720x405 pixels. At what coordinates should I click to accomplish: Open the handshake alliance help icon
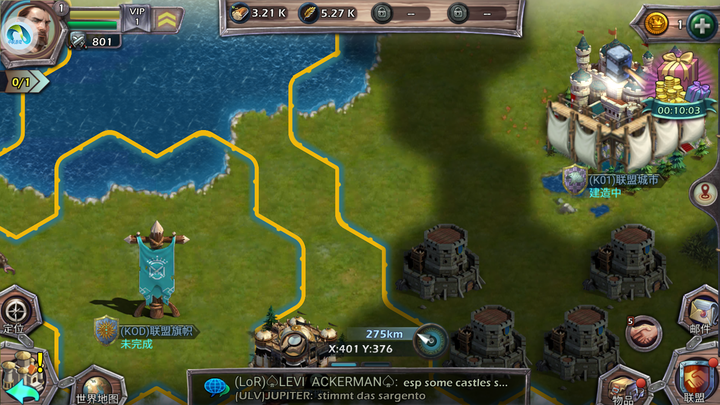[x=644, y=329]
